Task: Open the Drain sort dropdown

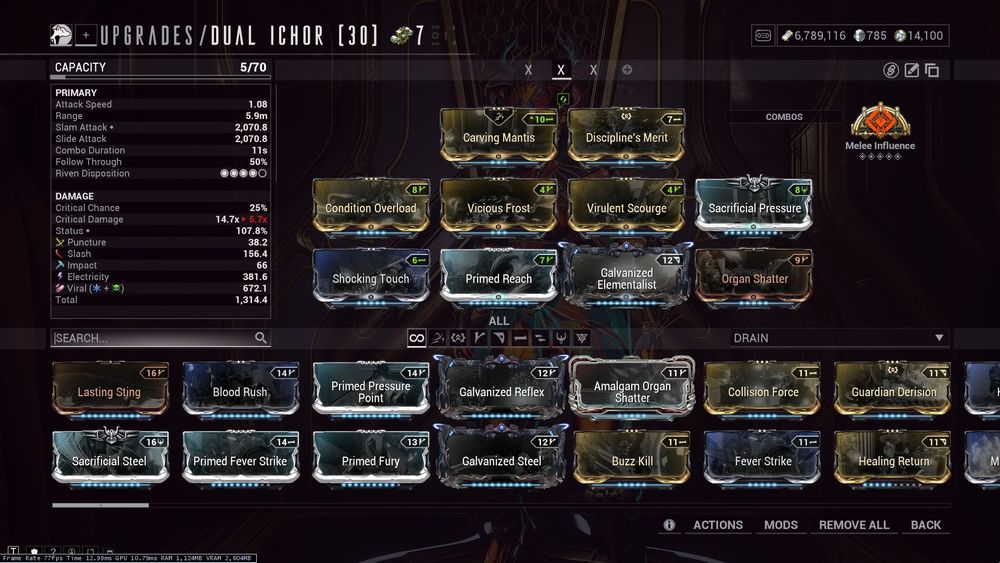Action: pyautogui.click(x=839, y=338)
